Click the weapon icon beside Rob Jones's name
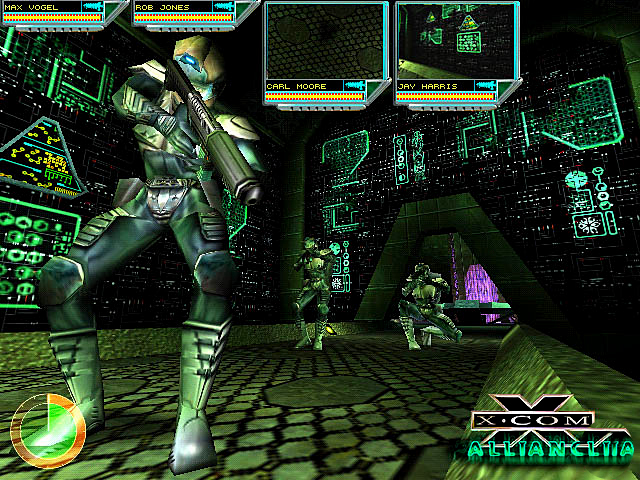Image resolution: width=640 pixels, height=480 pixels. click(x=229, y=7)
